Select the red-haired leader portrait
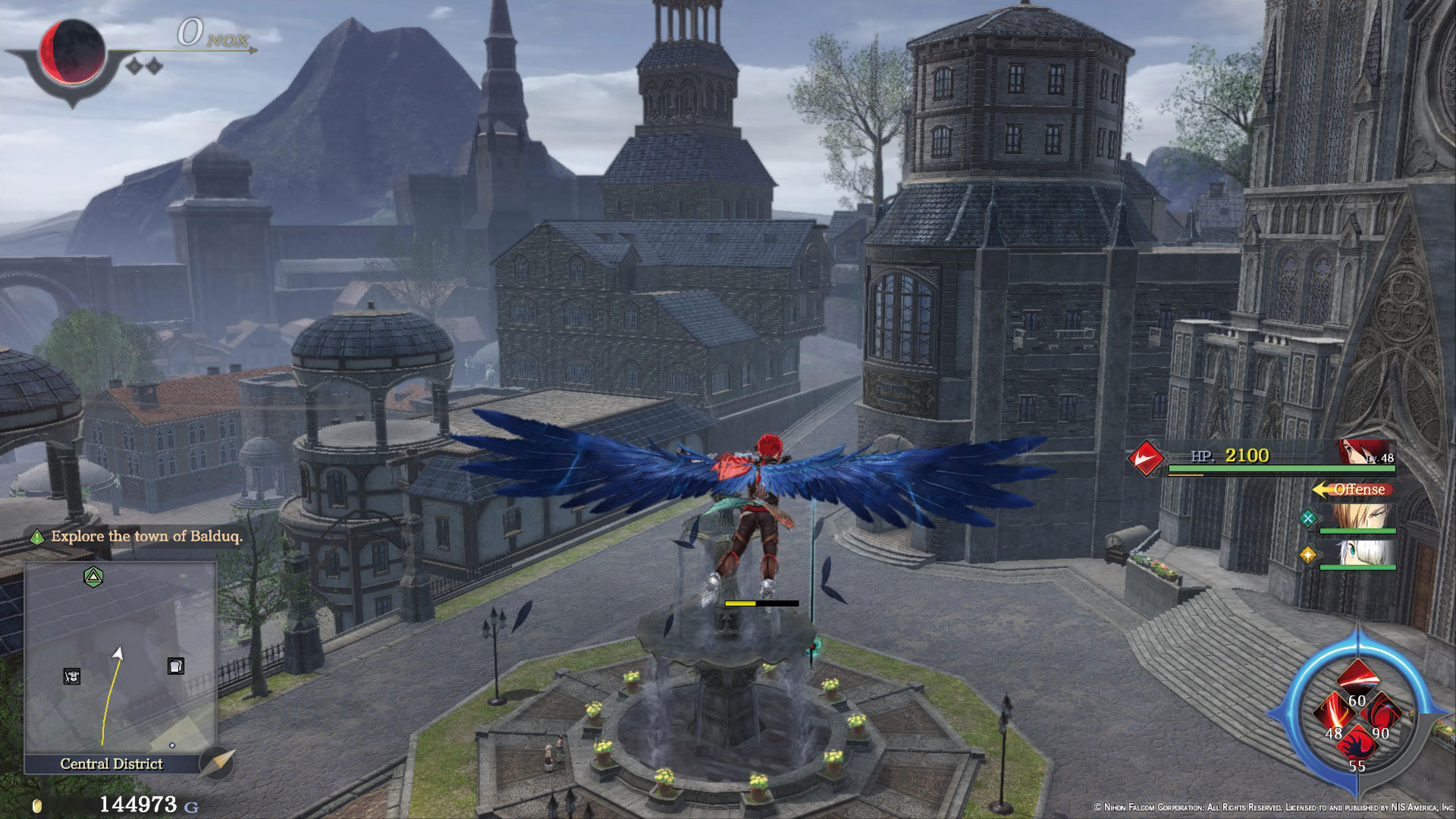 1366,453
